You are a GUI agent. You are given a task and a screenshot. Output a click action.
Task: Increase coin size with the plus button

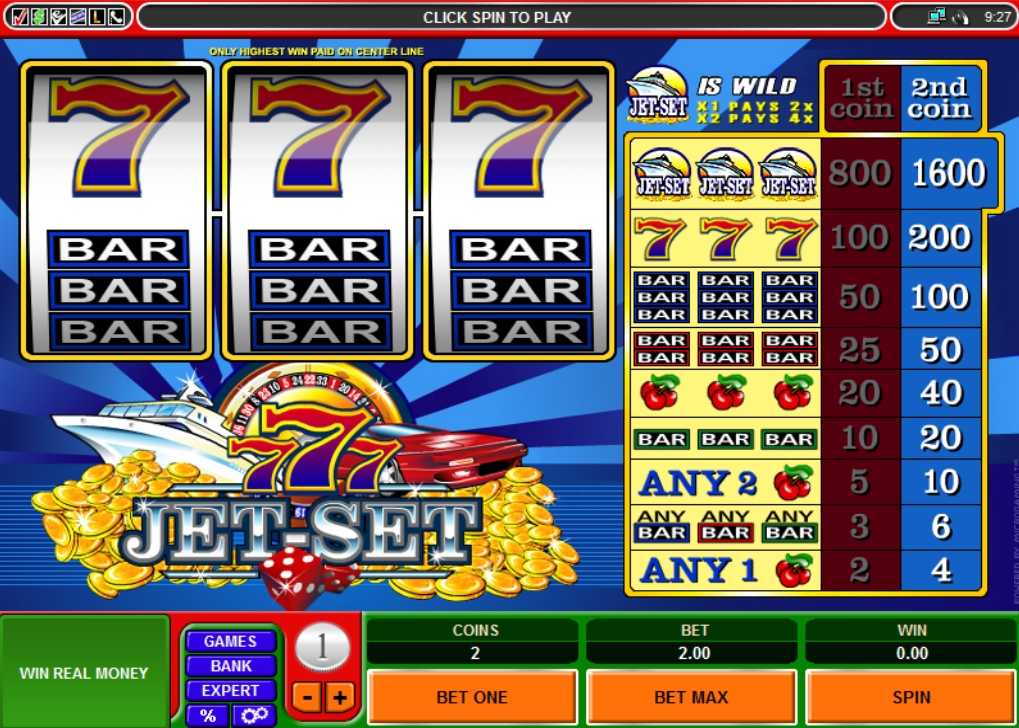click(x=338, y=697)
